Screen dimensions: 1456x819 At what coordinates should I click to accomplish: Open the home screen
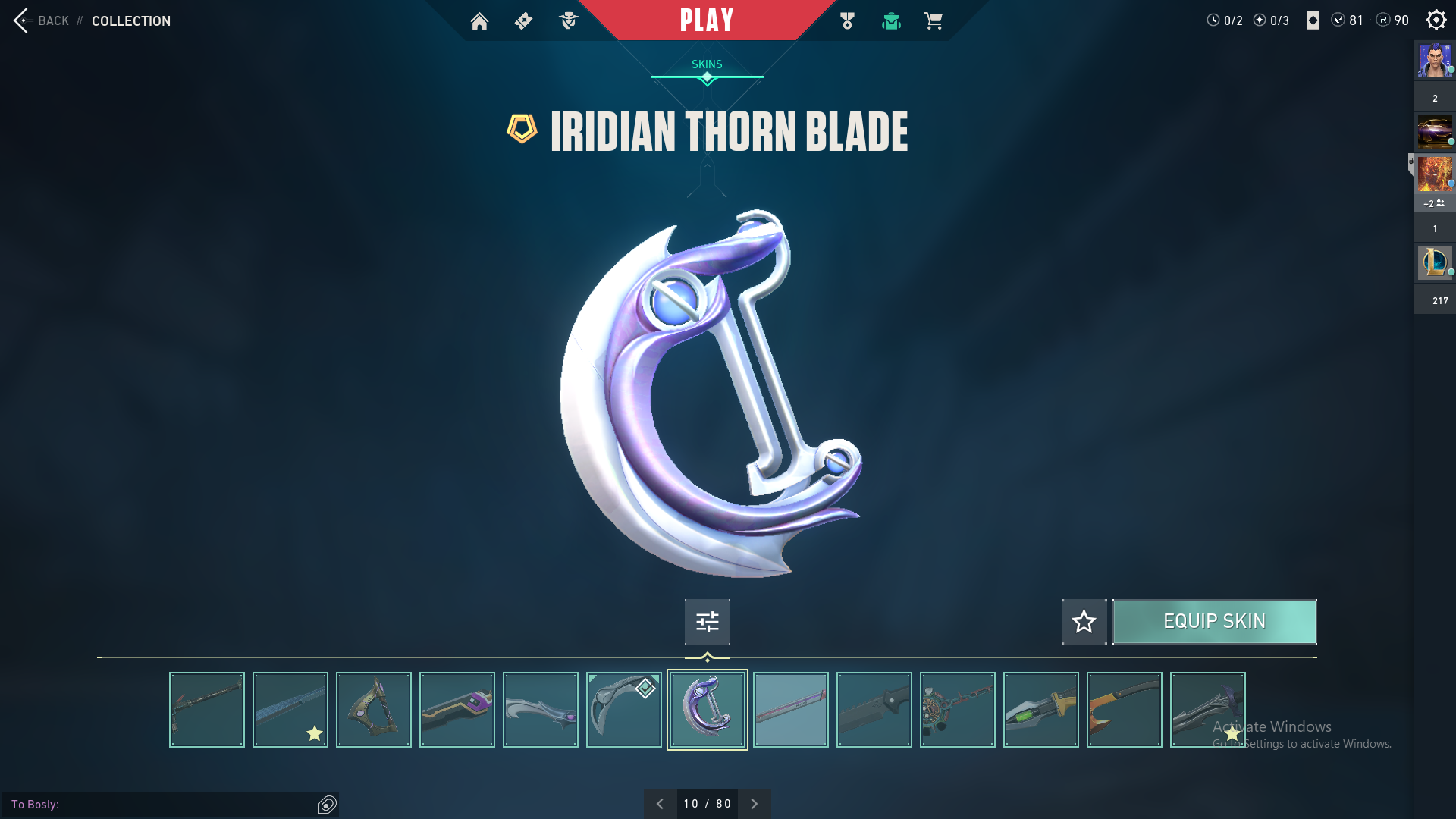tap(479, 21)
